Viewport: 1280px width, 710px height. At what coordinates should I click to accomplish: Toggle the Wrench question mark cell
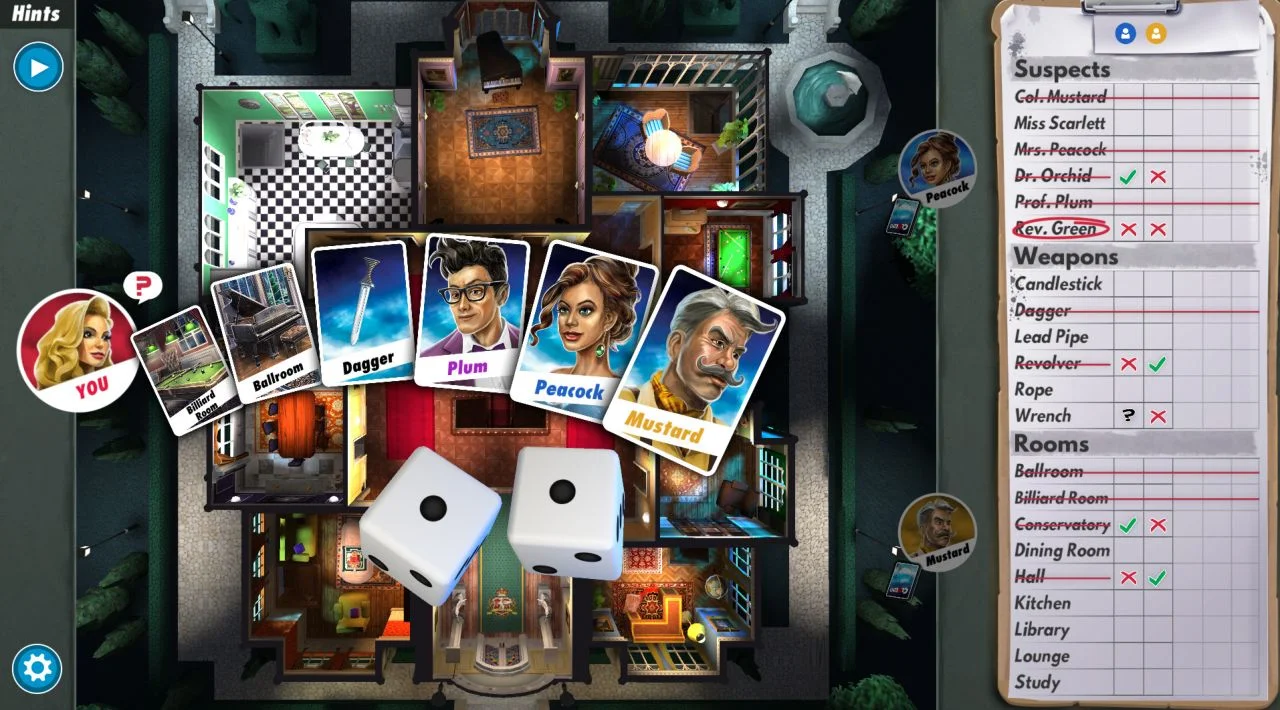(1129, 416)
